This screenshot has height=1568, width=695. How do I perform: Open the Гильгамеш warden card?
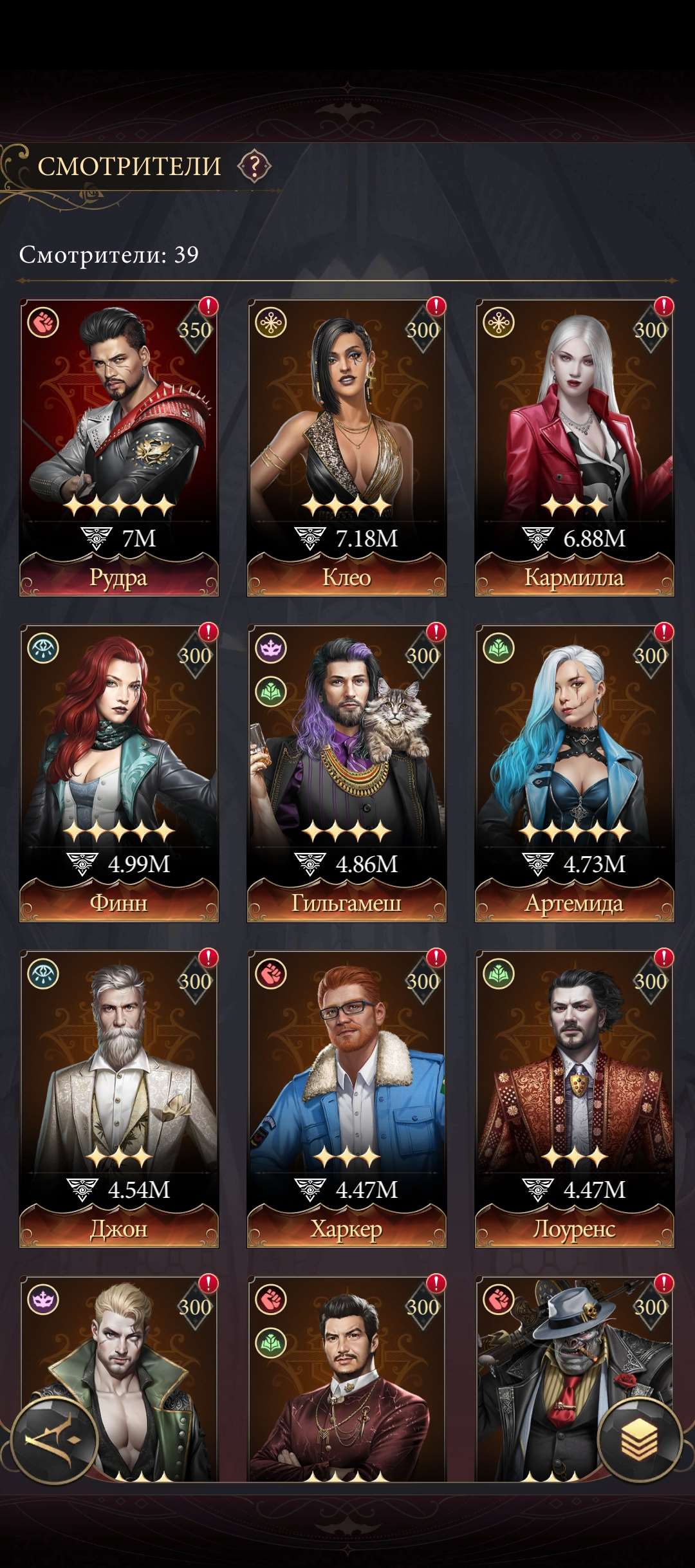(347, 772)
